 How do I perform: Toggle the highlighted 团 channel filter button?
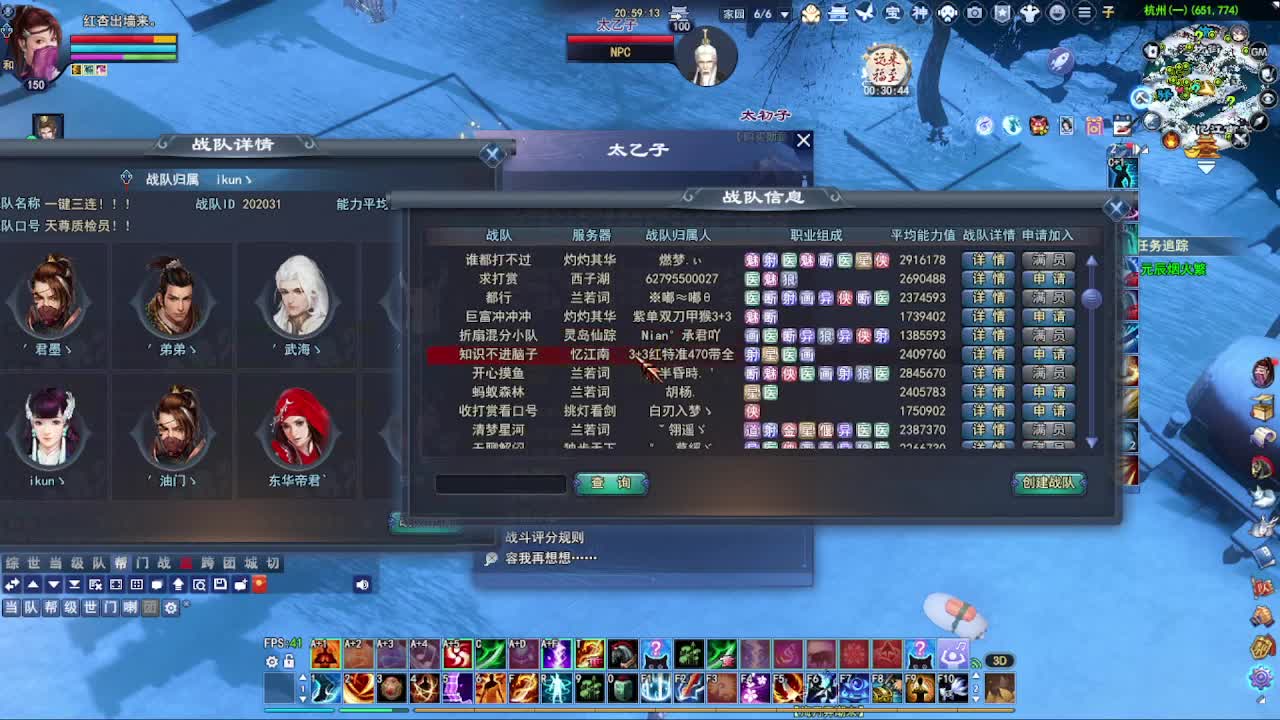[x=150, y=608]
